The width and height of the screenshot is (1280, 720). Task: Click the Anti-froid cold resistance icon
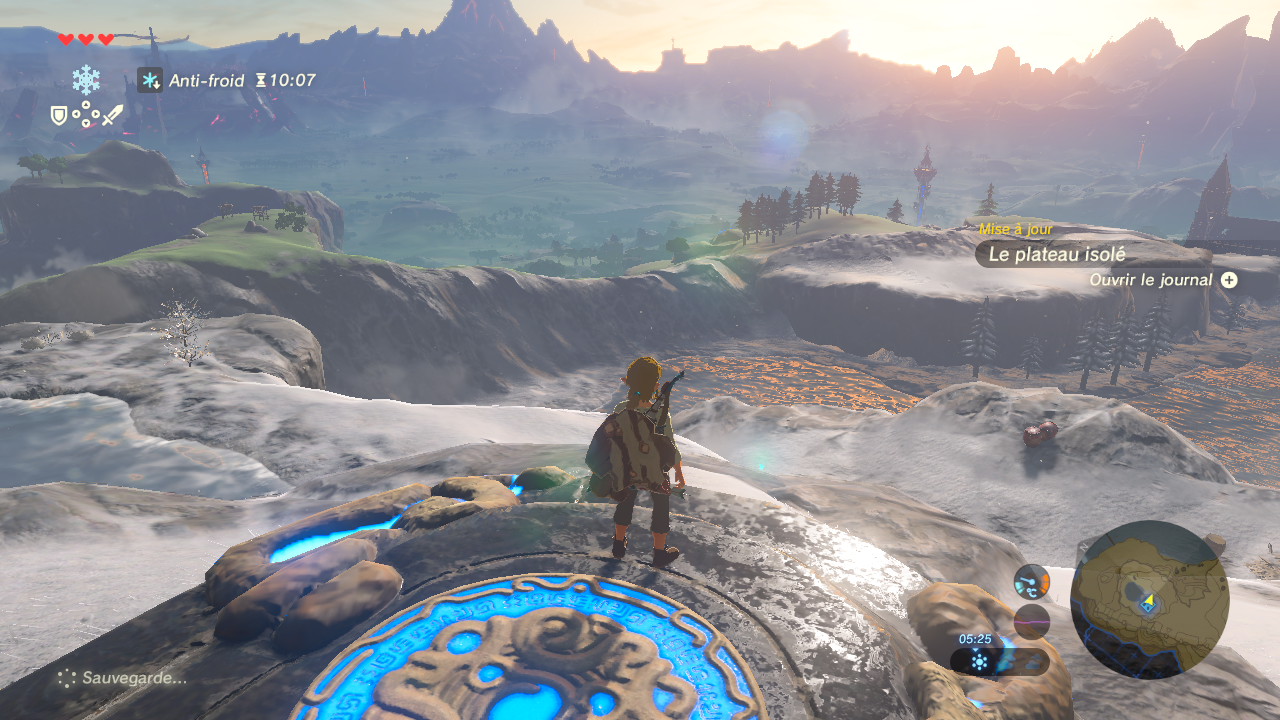coord(150,80)
